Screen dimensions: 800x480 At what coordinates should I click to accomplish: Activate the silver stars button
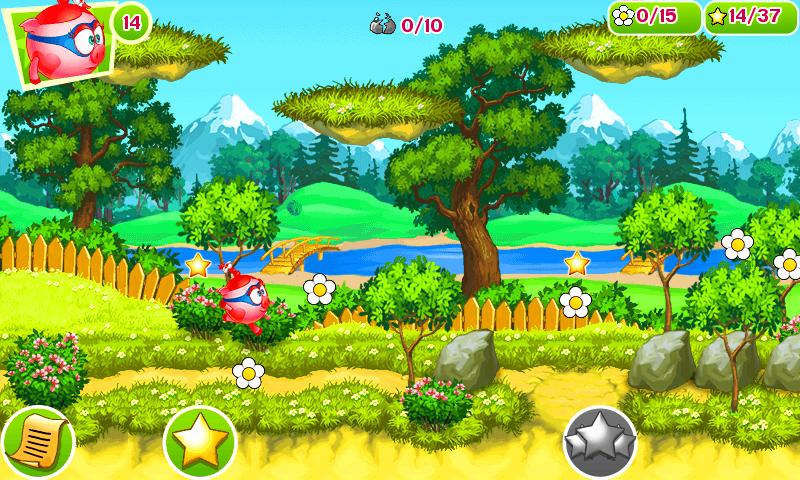600,441
